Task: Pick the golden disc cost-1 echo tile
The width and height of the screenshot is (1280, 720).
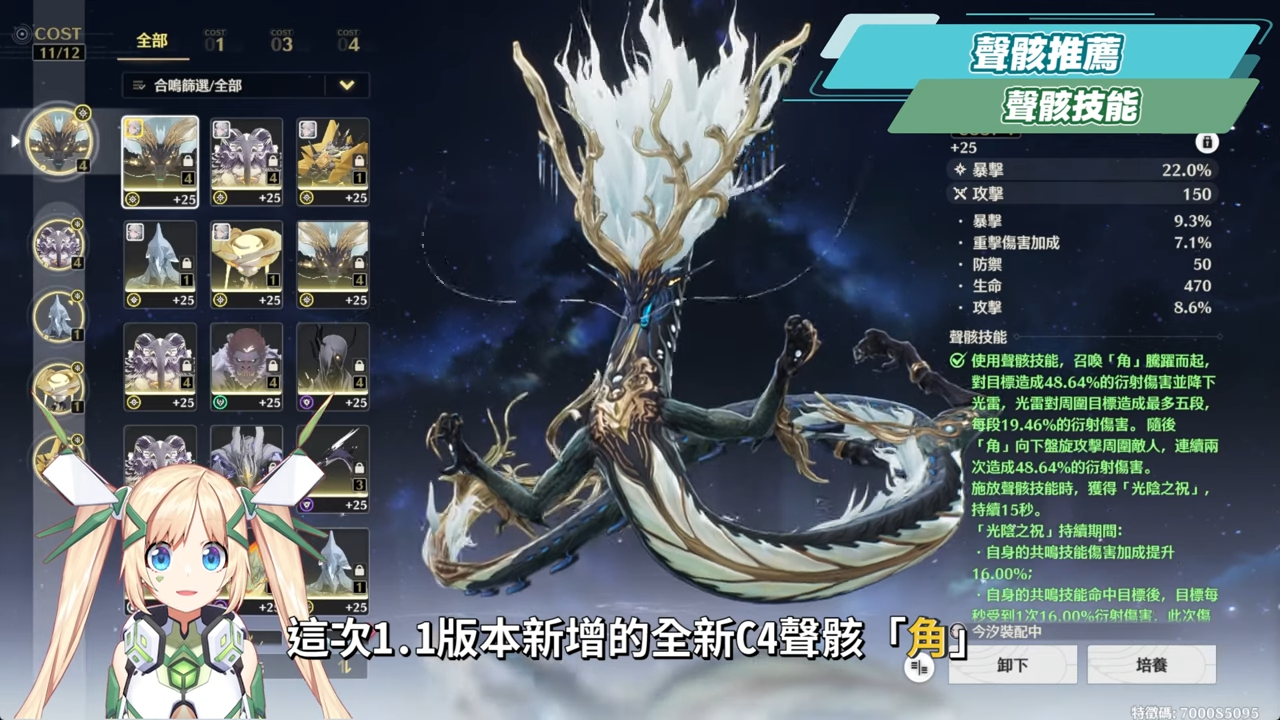Action: tap(246, 264)
